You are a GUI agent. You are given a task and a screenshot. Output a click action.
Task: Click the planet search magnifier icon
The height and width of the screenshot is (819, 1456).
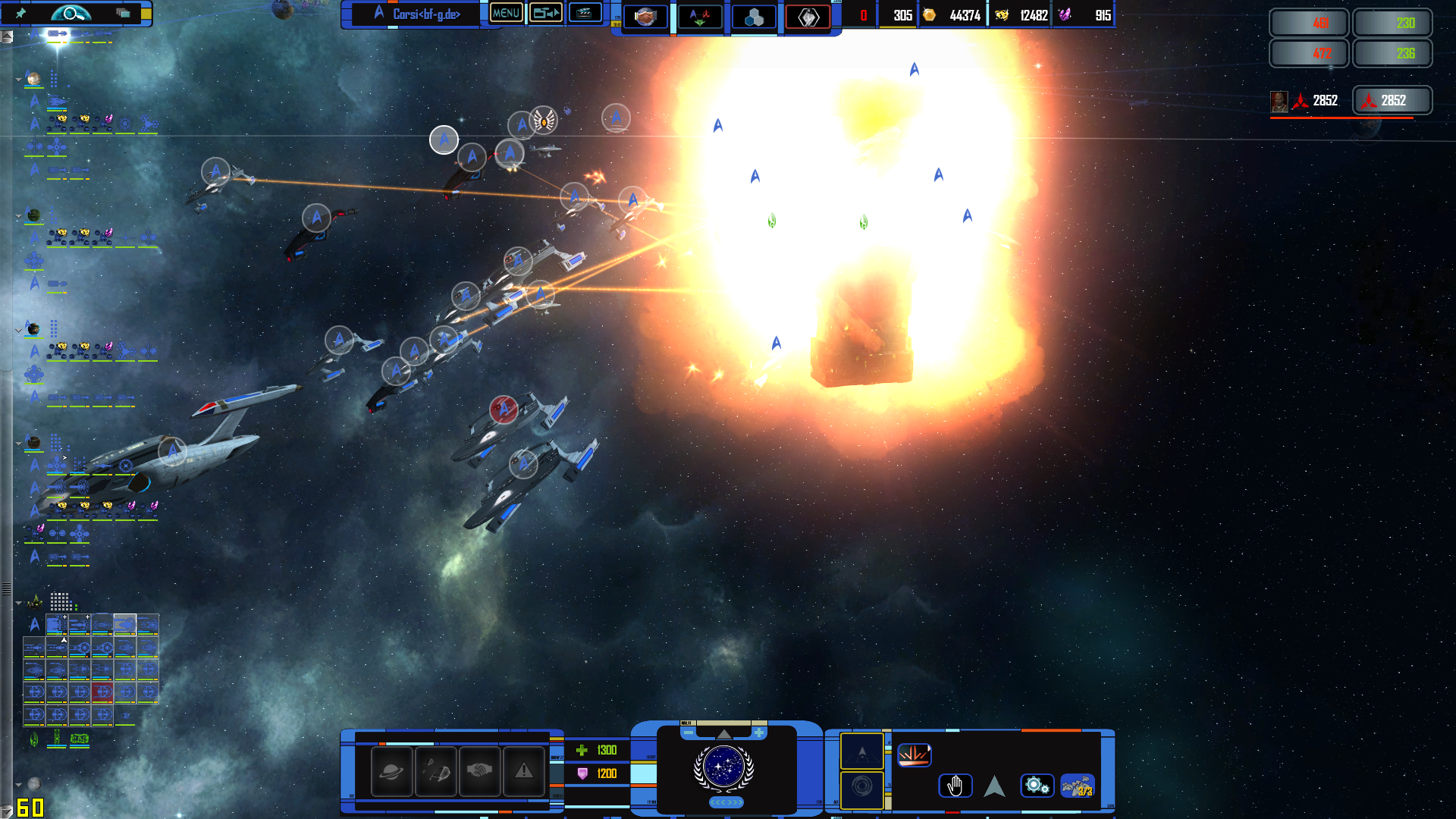click(71, 13)
